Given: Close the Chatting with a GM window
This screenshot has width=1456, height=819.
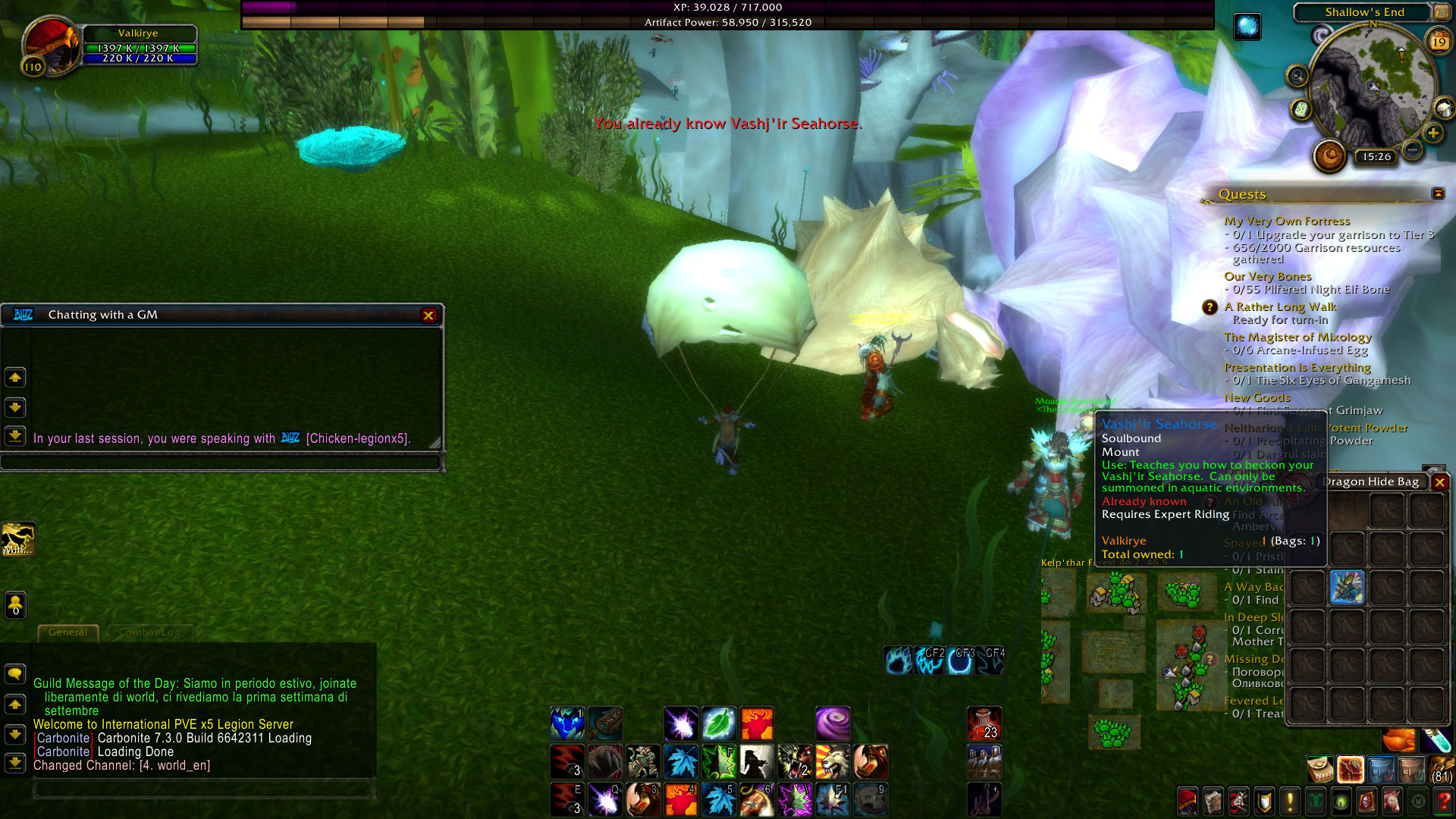Looking at the screenshot, I should coord(428,315).
